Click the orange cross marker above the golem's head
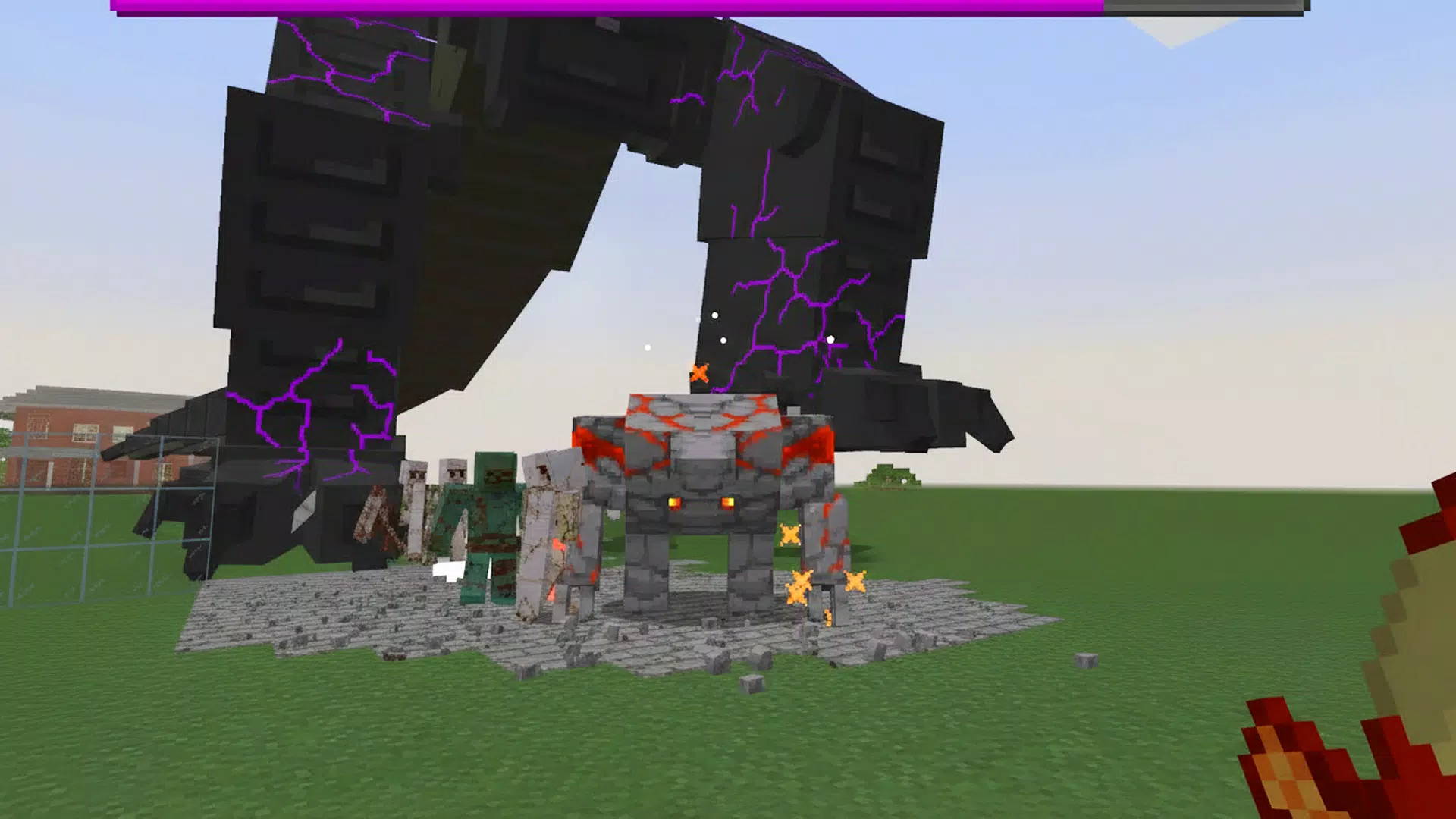This screenshot has width=1456, height=819. [698, 372]
